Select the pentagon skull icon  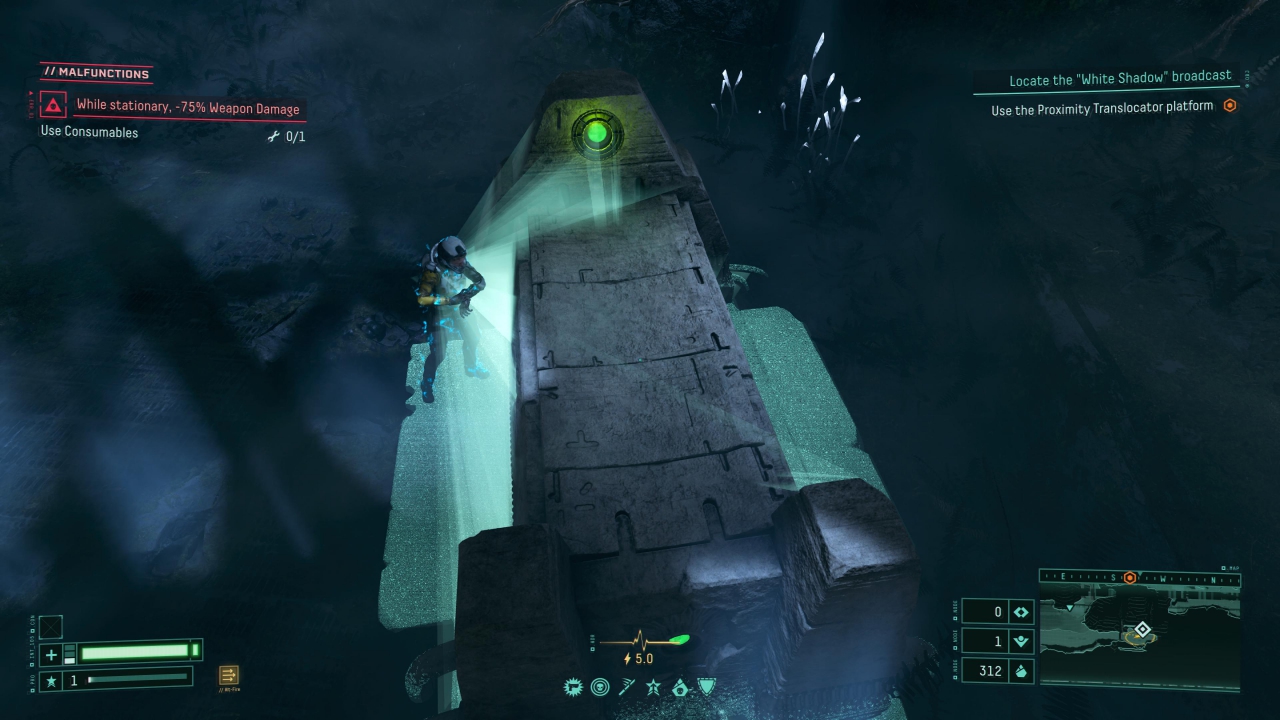680,687
